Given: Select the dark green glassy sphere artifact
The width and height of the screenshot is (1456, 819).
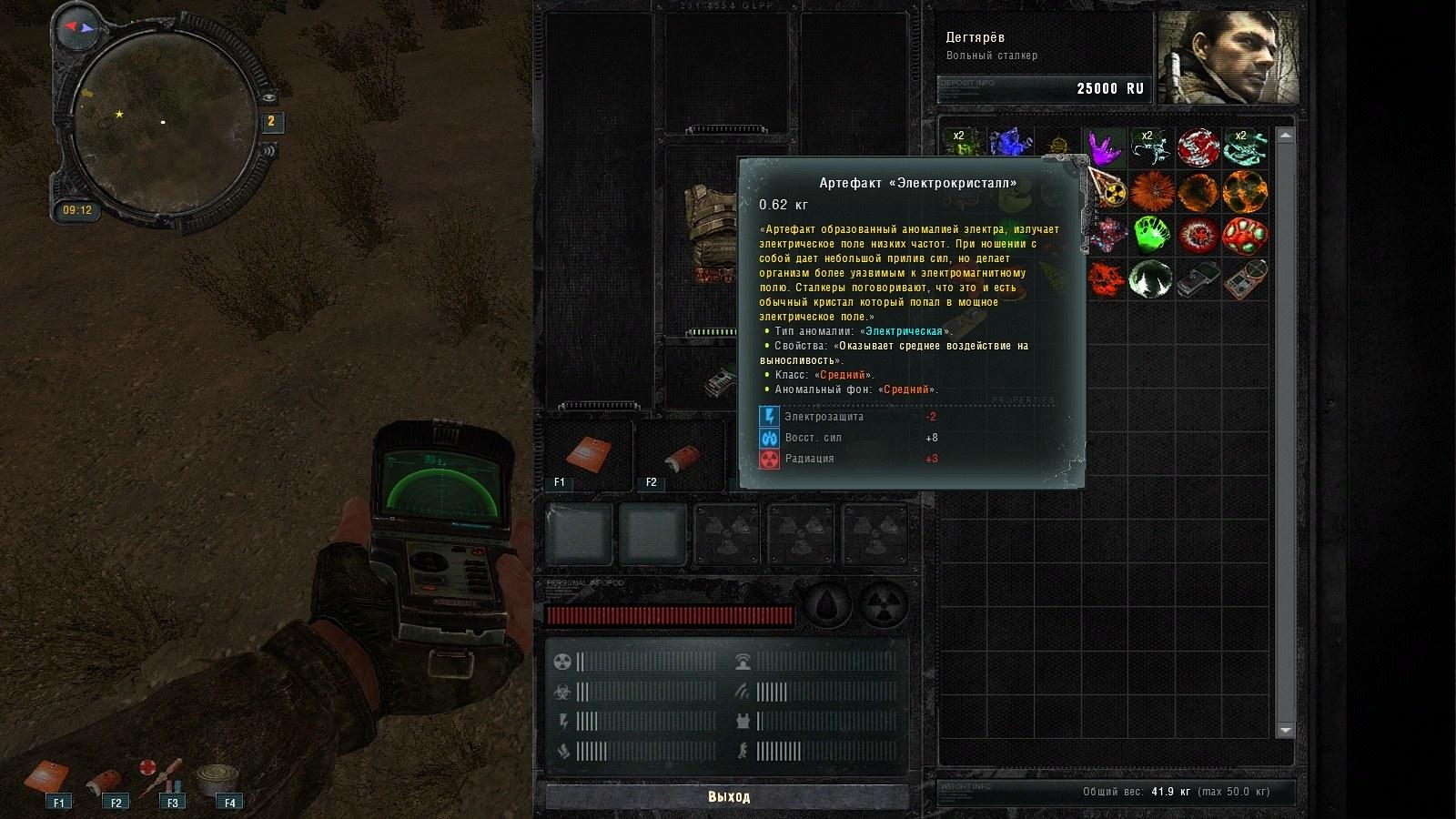Looking at the screenshot, I should pyautogui.click(x=1151, y=280).
